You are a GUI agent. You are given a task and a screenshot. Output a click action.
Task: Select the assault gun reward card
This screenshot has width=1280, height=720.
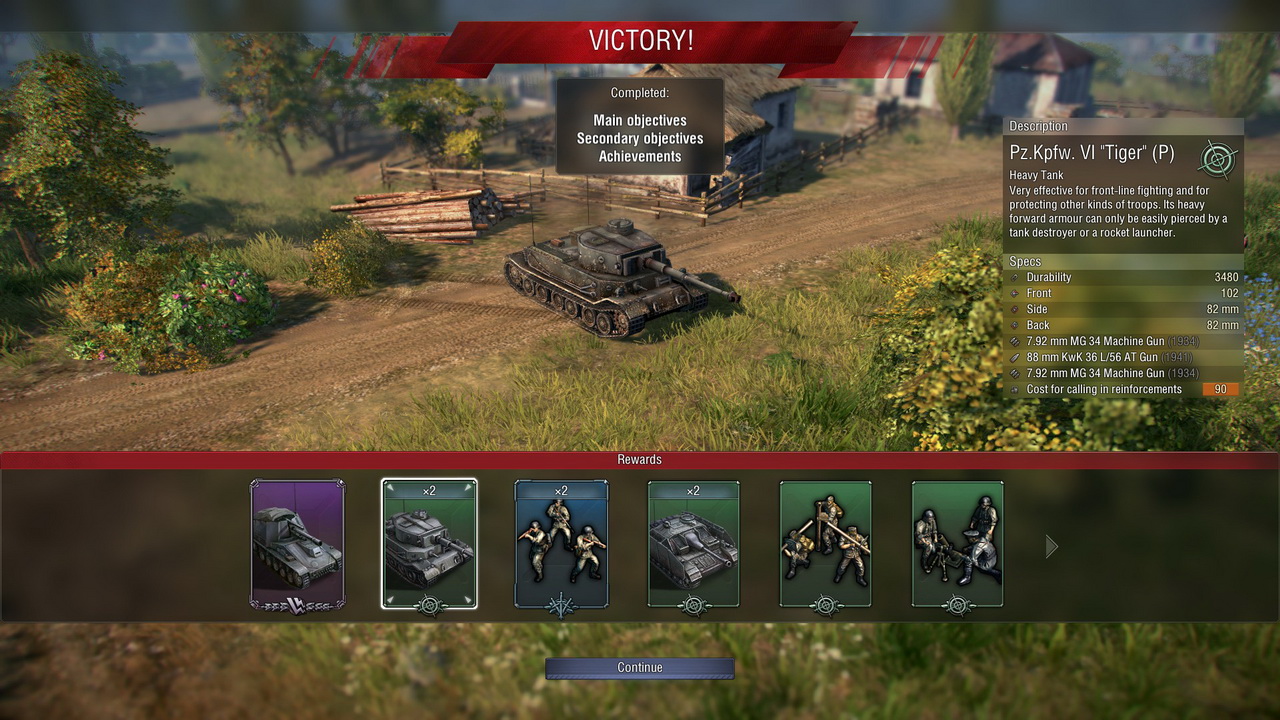point(693,544)
